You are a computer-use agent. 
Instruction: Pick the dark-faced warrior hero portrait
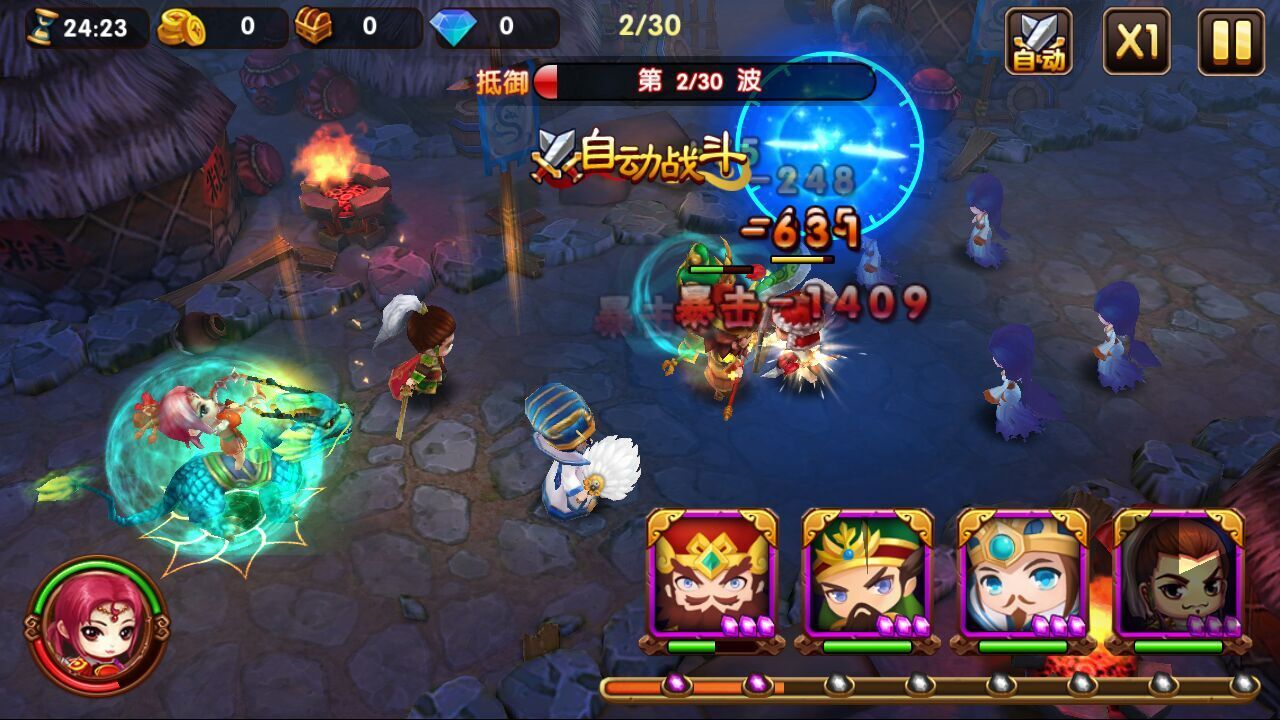1178,575
